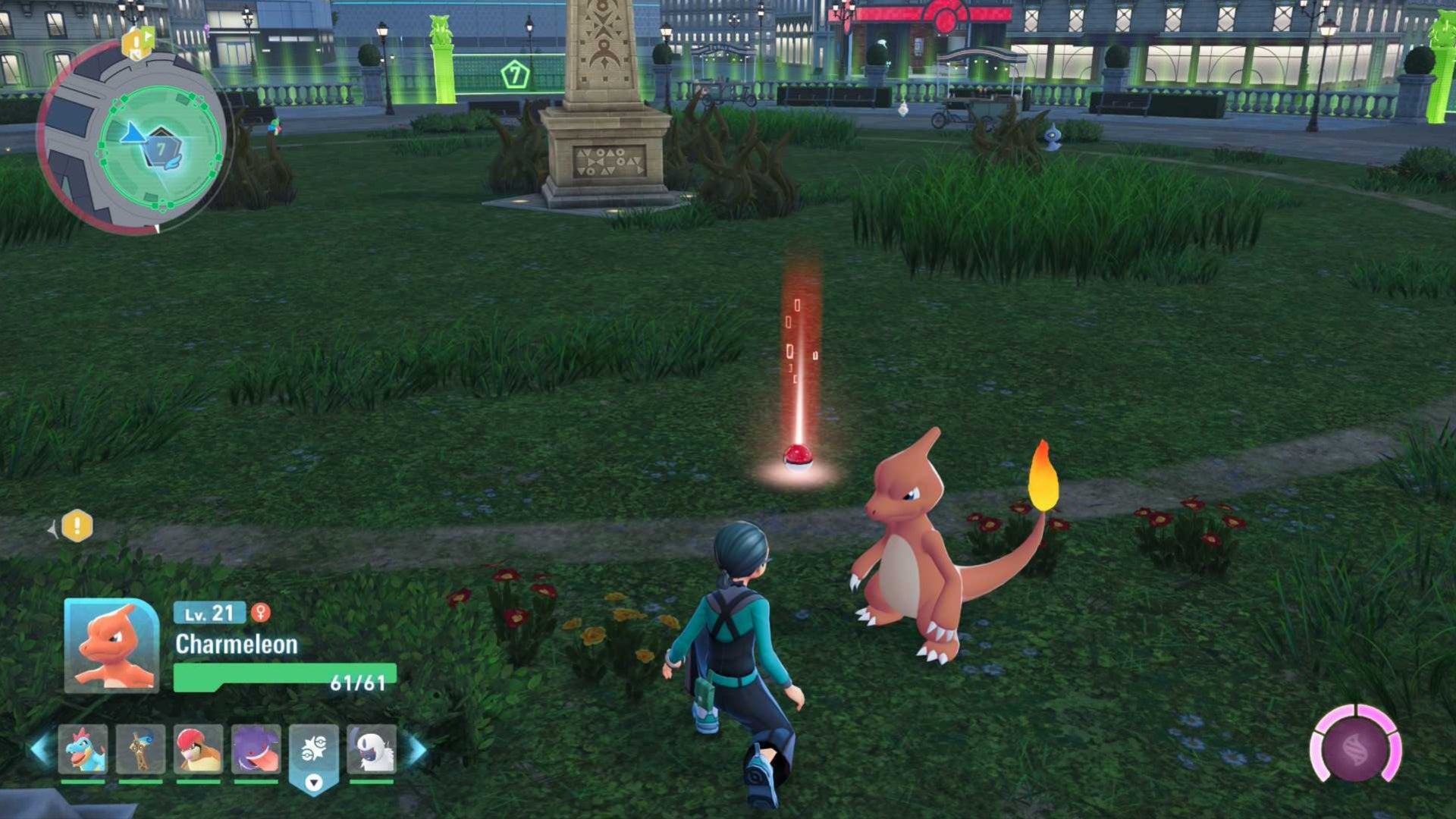Select Charmeleon's portrait in the HUD

pyautogui.click(x=111, y=648)
